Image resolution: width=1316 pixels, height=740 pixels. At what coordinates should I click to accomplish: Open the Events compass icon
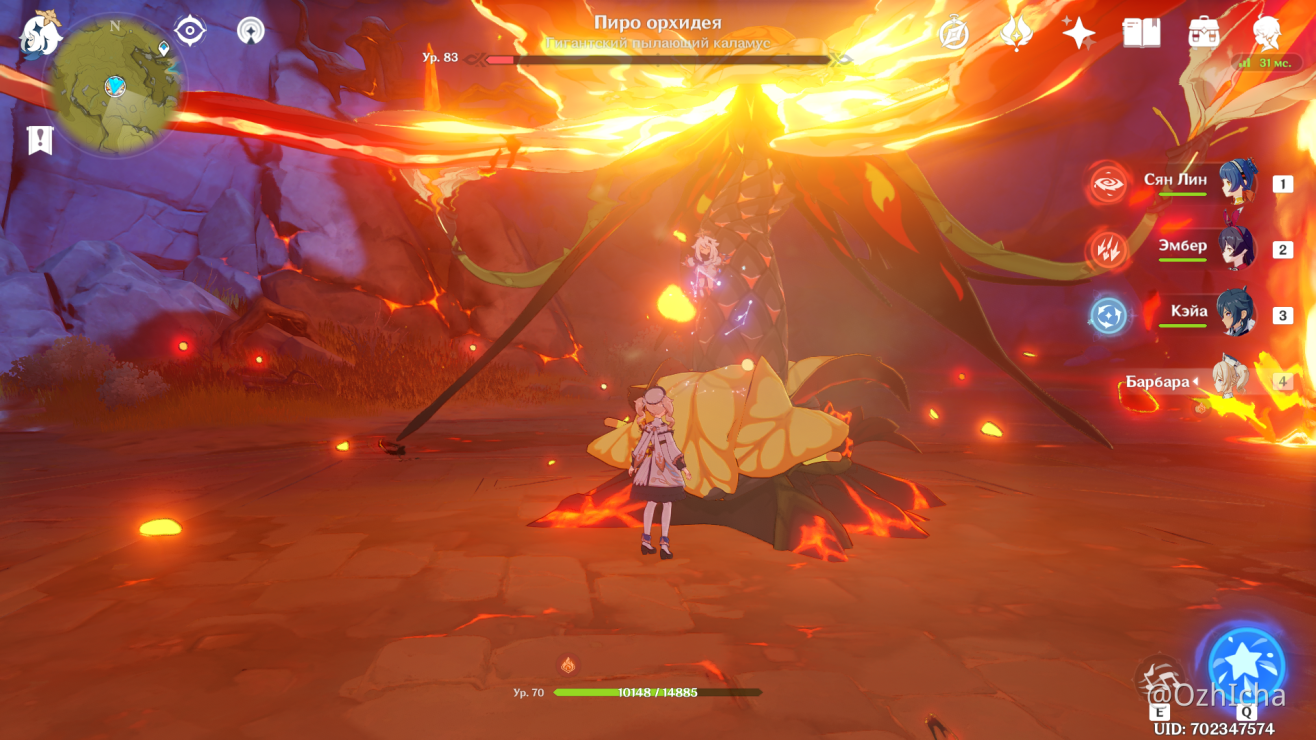pyautogui.click(x=955, y=33)
